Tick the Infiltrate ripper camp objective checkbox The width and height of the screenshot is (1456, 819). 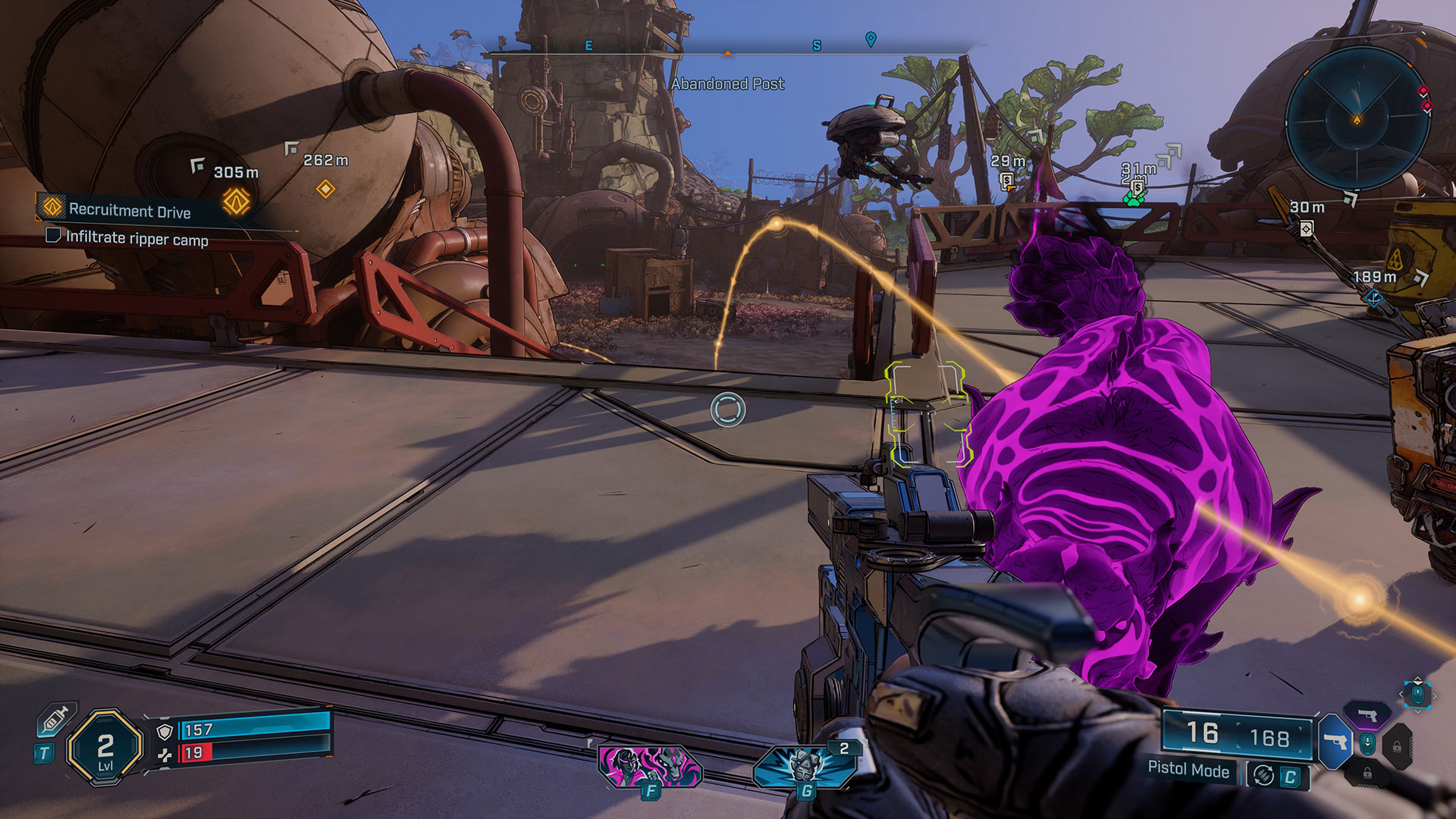[x=53, y=235]
